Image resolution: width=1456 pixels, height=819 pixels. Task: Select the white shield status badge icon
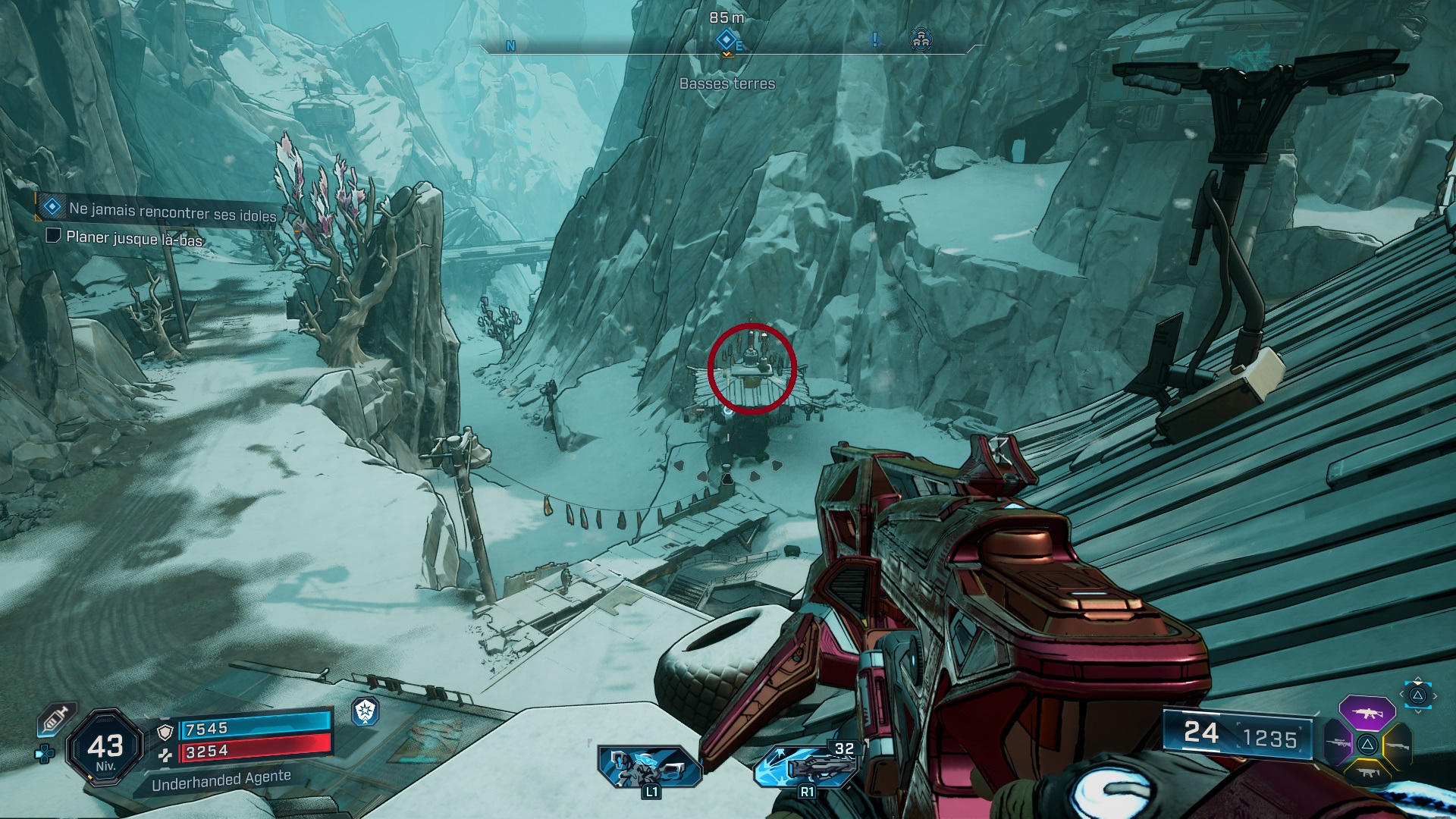coord(366,711)
